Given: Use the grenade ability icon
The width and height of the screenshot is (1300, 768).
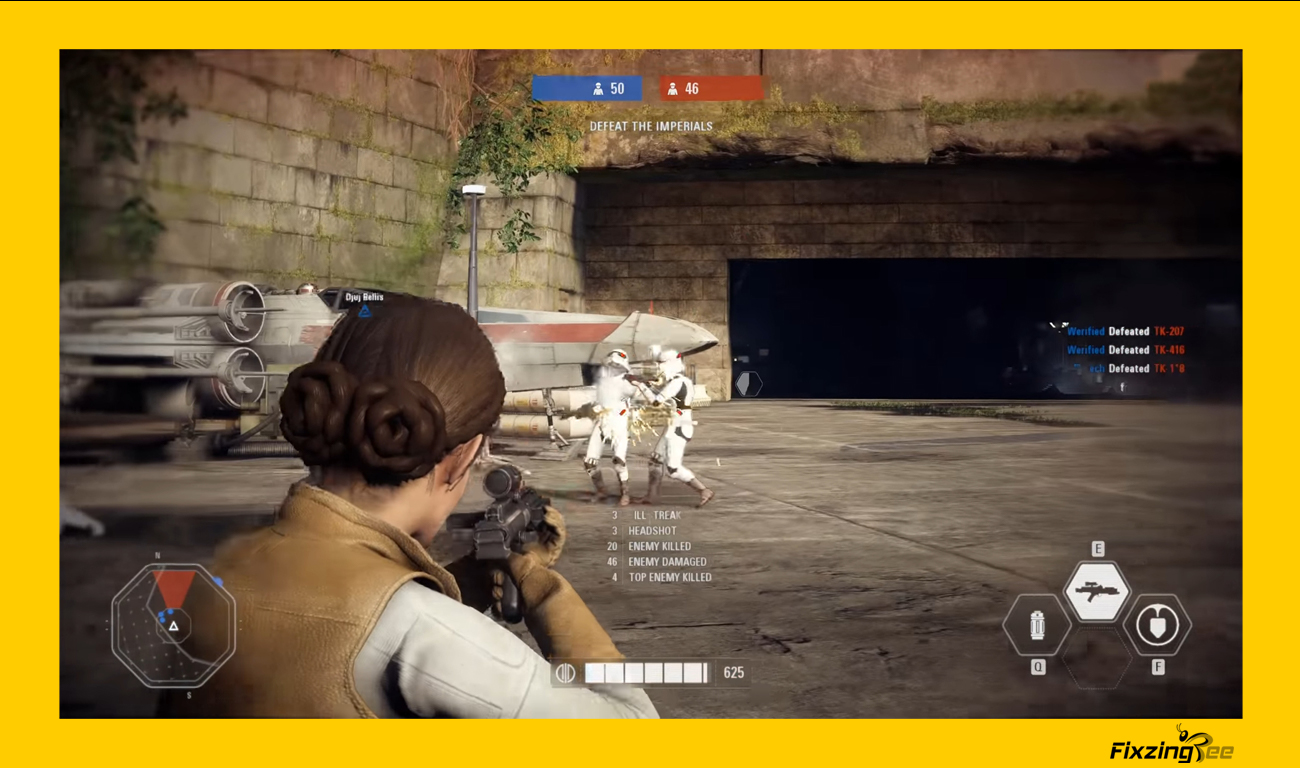Looking at the screenshot, I should click(1037, 627).
